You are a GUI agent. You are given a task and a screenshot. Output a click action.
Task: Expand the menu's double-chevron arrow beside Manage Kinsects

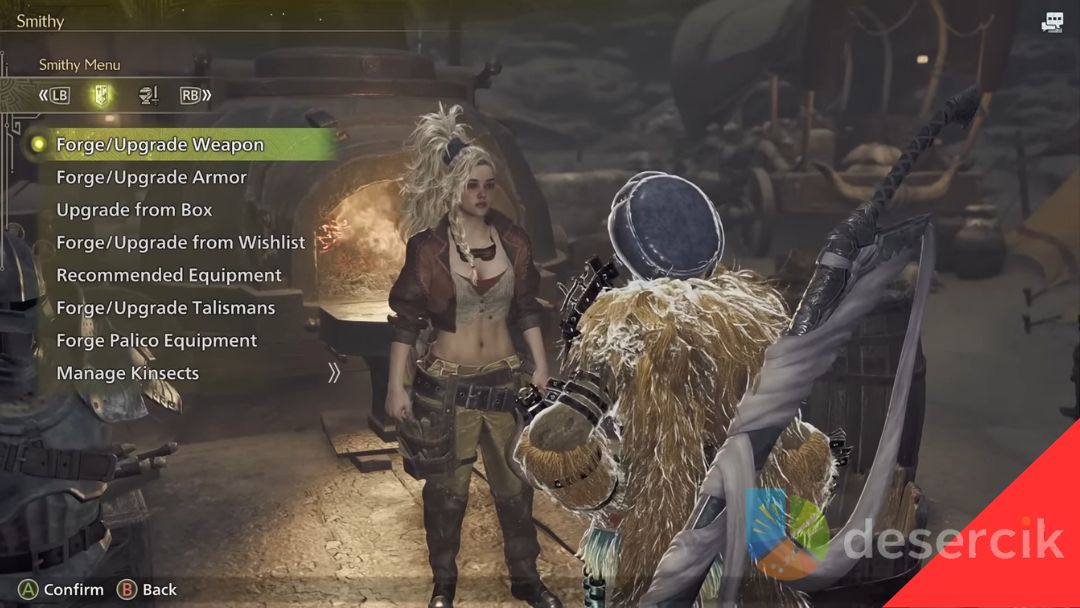click(x=334, y=373)
